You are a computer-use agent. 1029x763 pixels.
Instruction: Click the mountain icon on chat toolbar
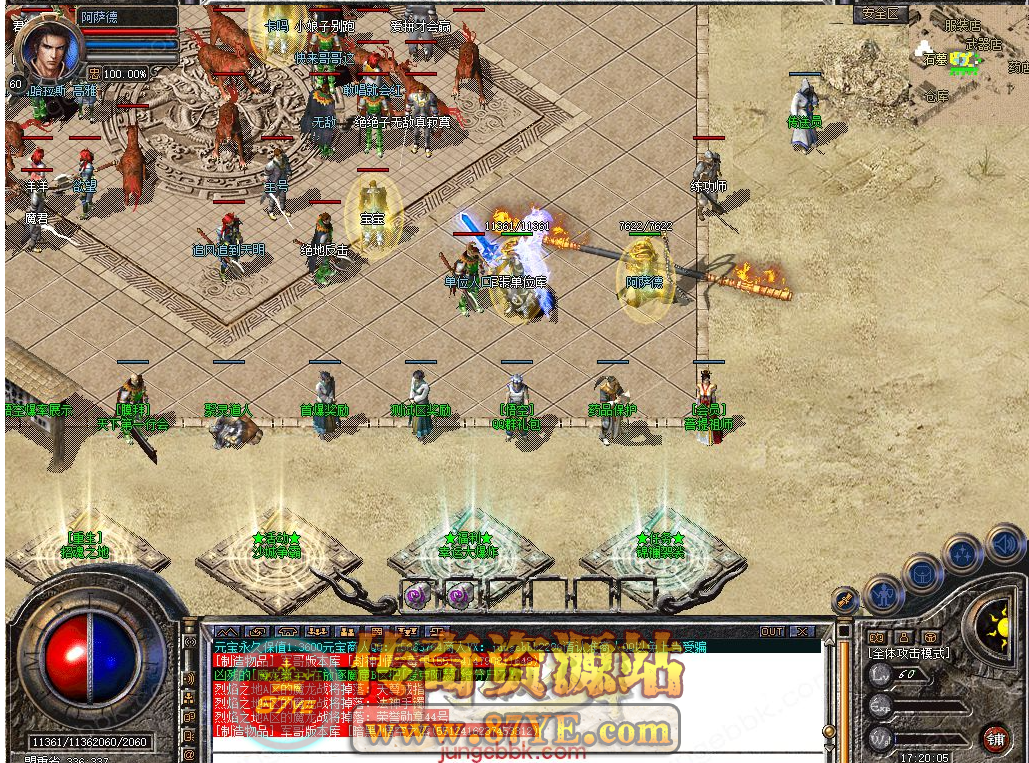coord(225,632)
